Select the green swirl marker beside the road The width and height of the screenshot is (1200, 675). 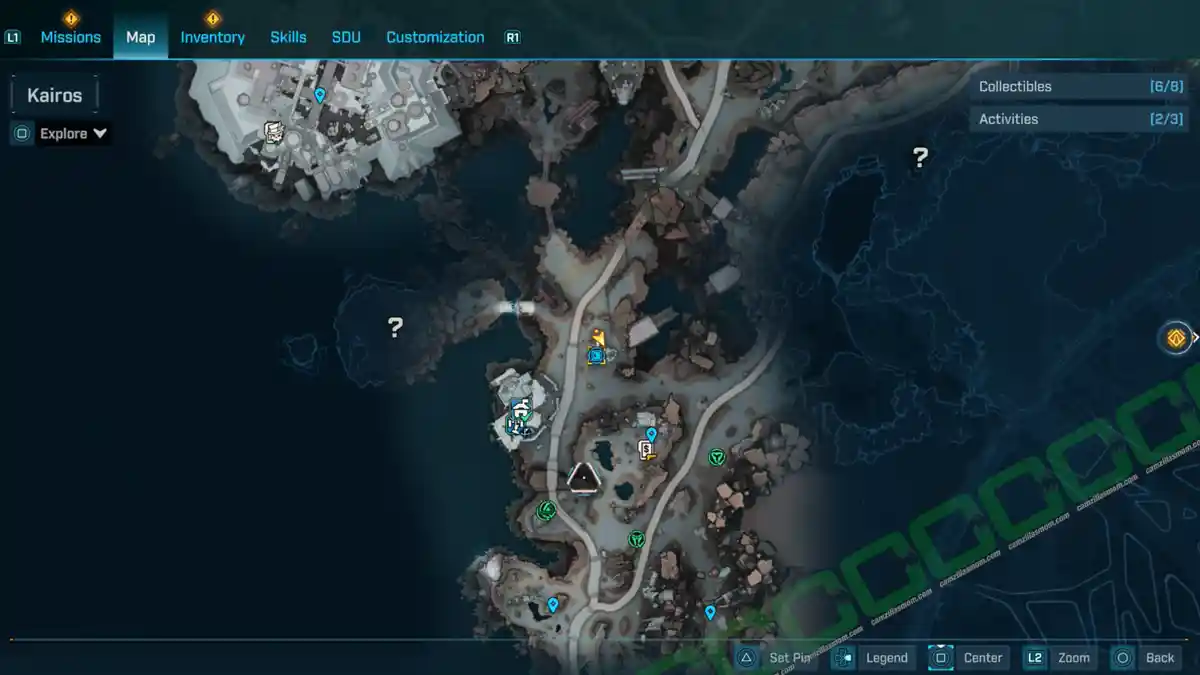pyautogui.click(x=546, y=511)
